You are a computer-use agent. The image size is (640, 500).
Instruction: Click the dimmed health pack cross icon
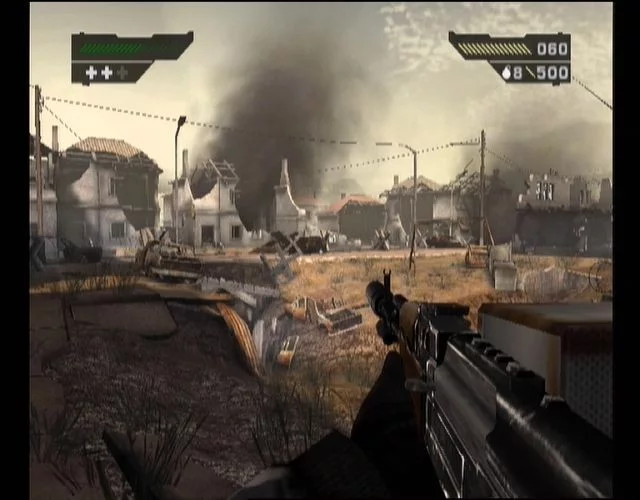point(122,72)
